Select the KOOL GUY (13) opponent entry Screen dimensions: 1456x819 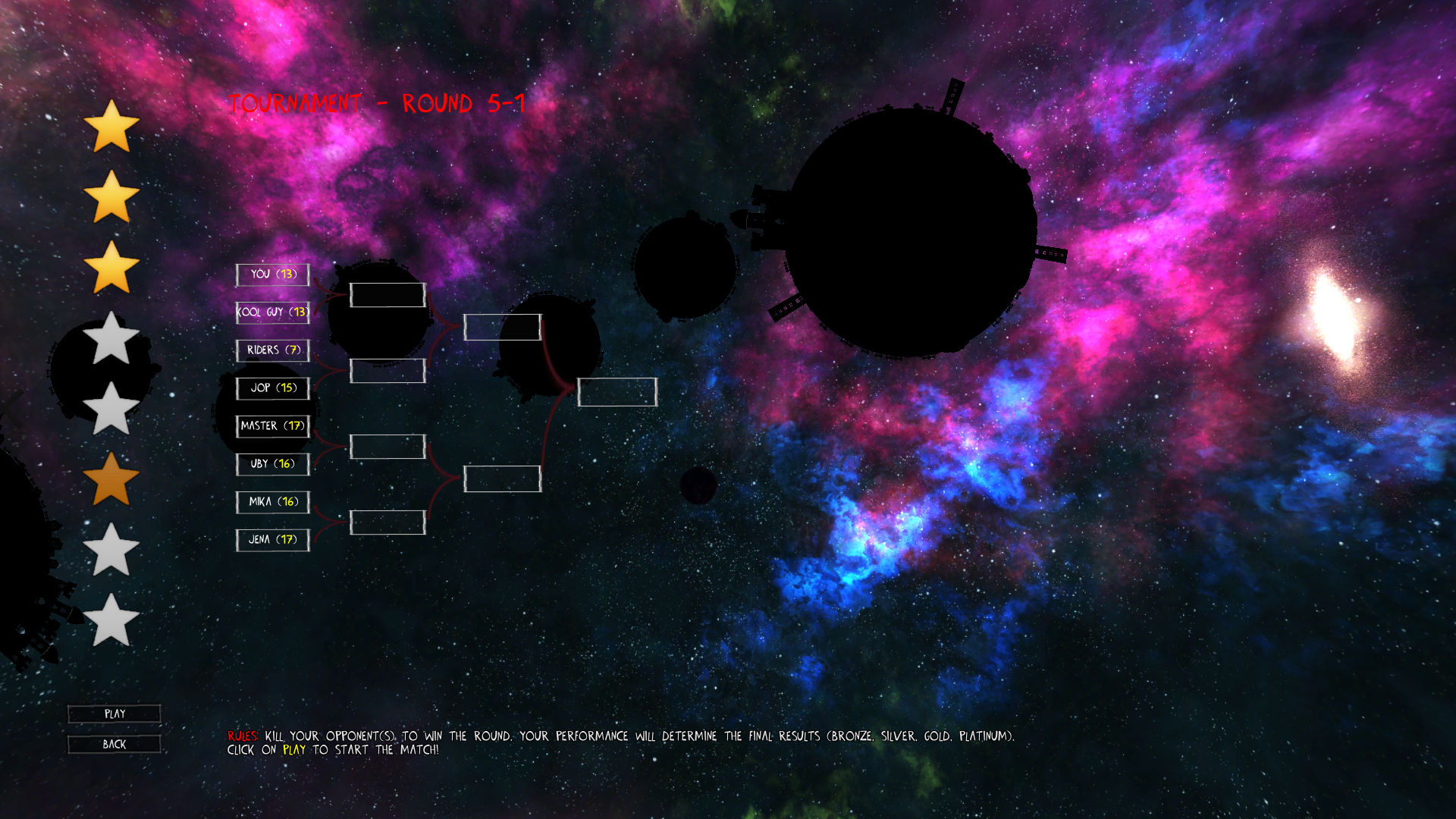pyautogui.click(x=273, y=312)
